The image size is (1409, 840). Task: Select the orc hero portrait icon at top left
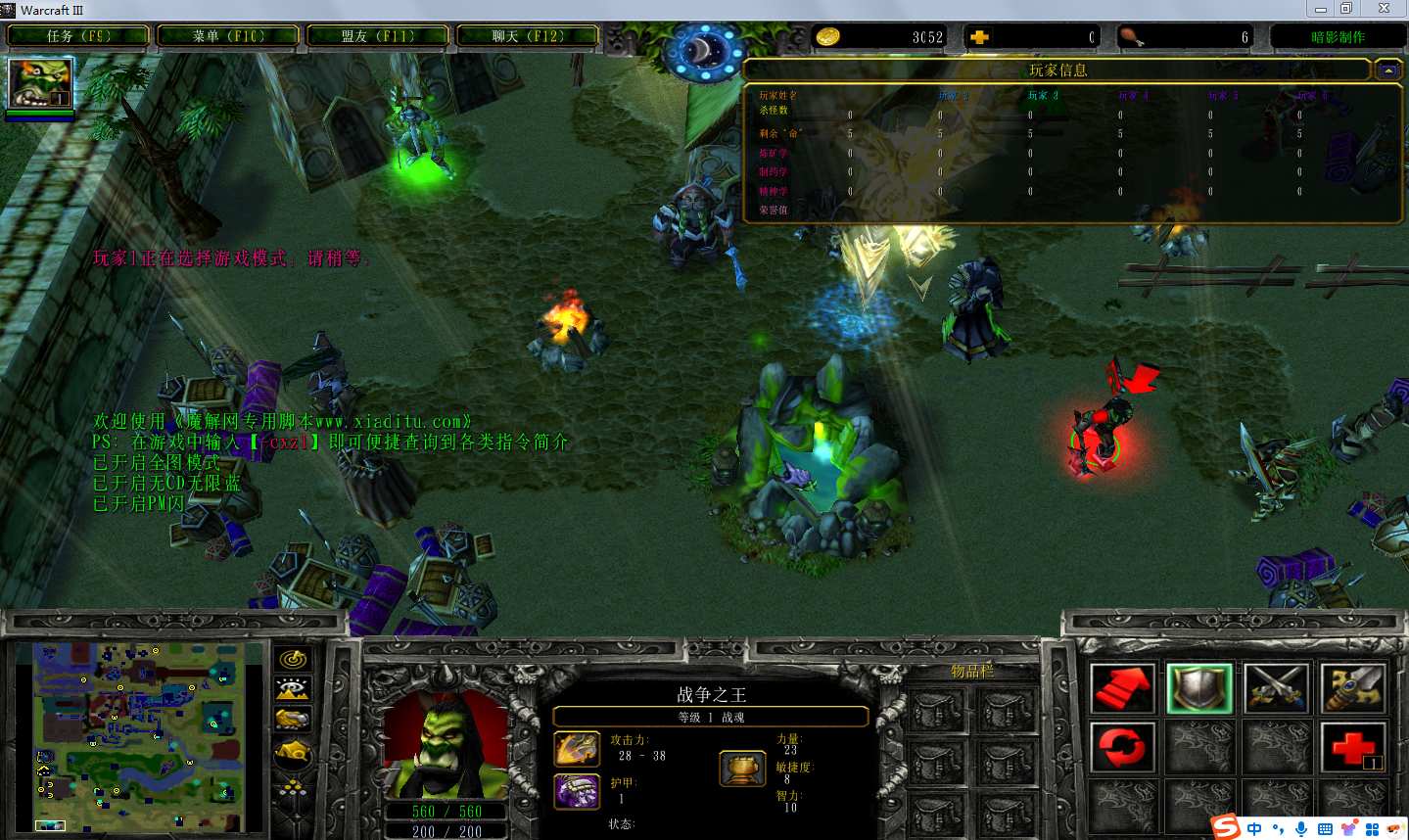click(40, 83)
